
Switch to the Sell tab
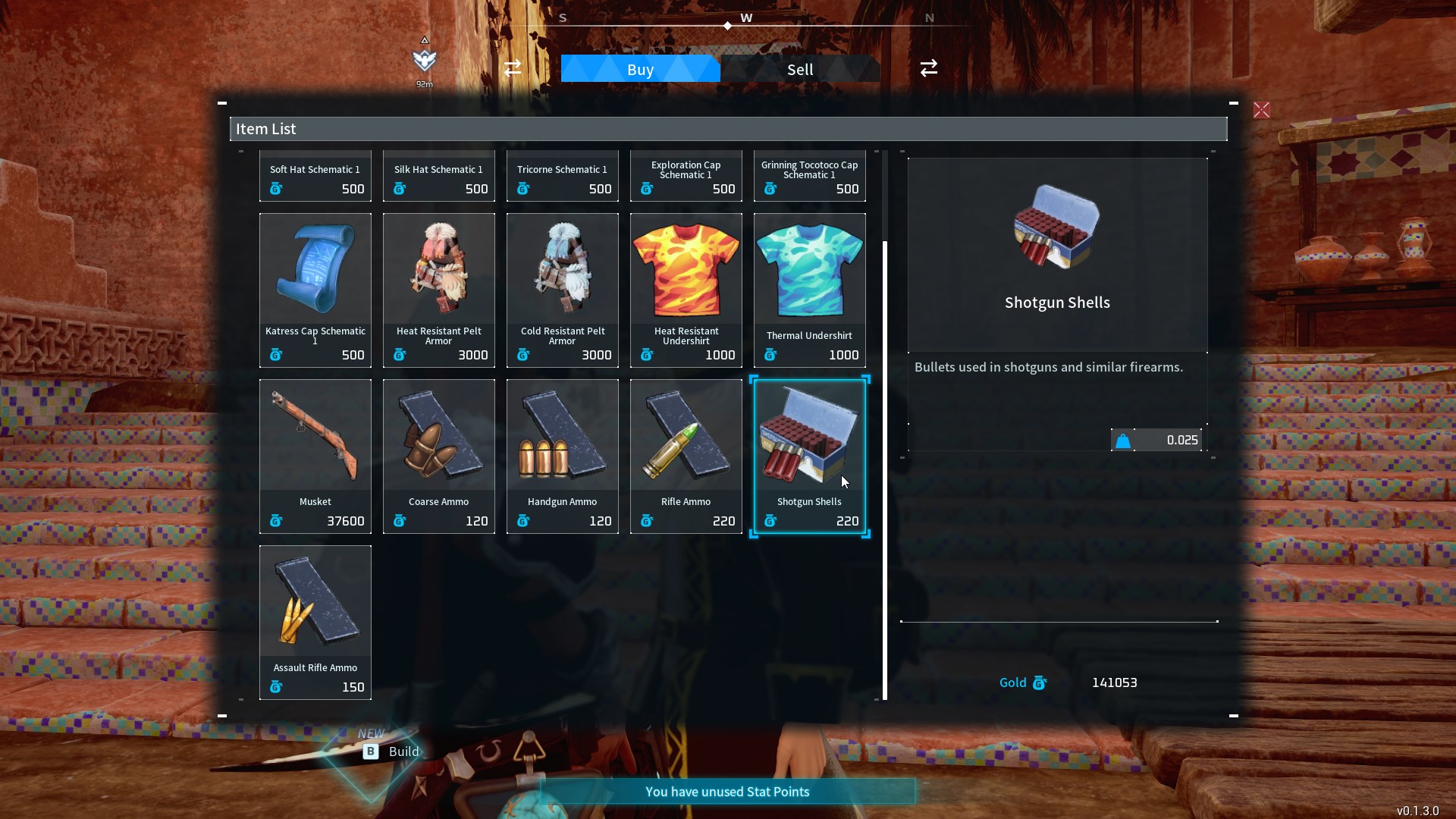pyautogui.click(x=800, y=70)
